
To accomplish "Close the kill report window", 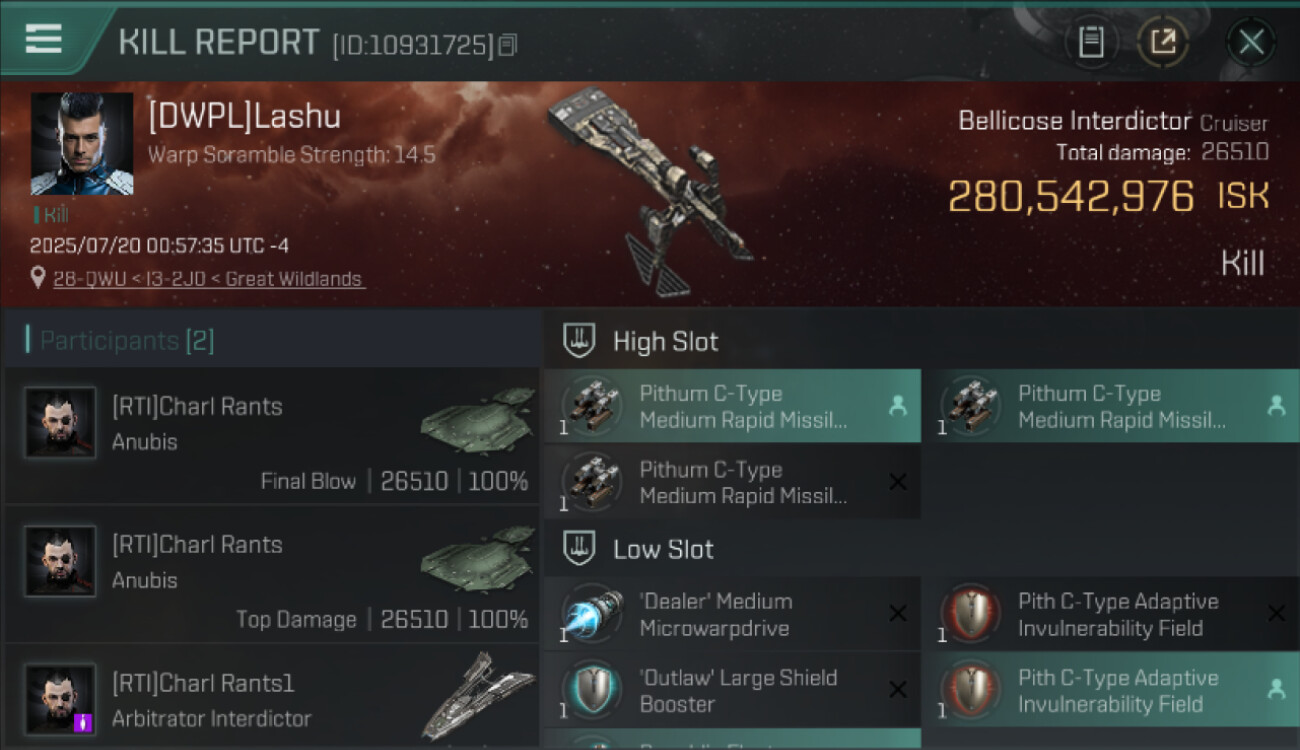I will coord(1251,42).
